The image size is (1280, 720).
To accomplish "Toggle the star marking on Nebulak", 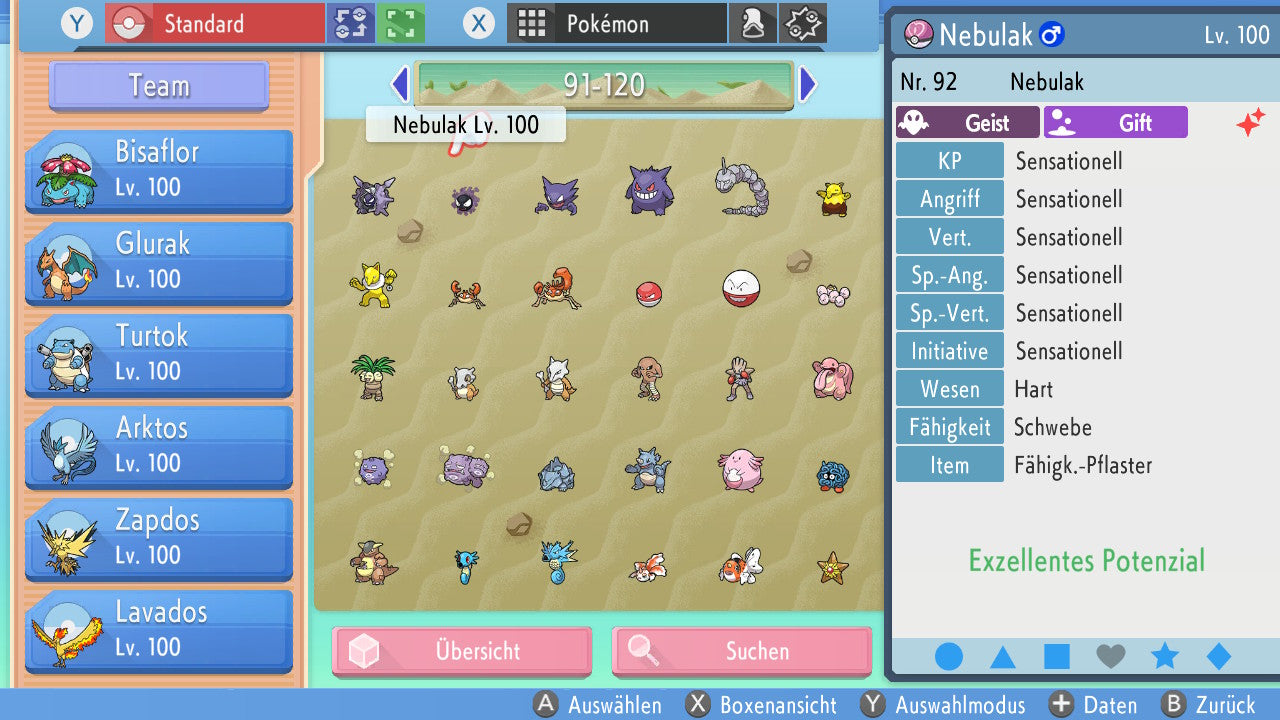I will point(1164,656).
